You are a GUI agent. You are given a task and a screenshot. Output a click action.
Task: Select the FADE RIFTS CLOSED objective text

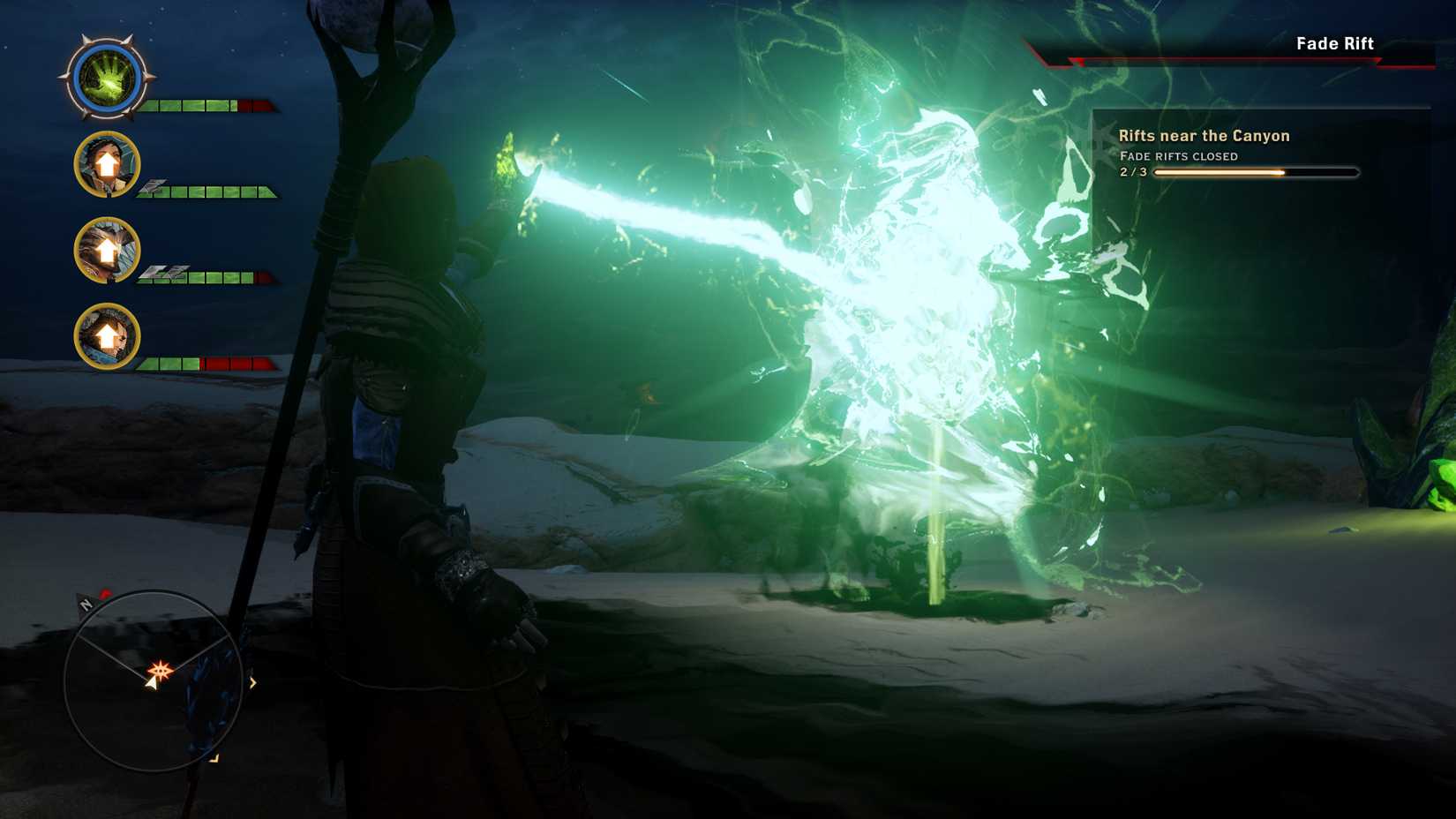1177,156
